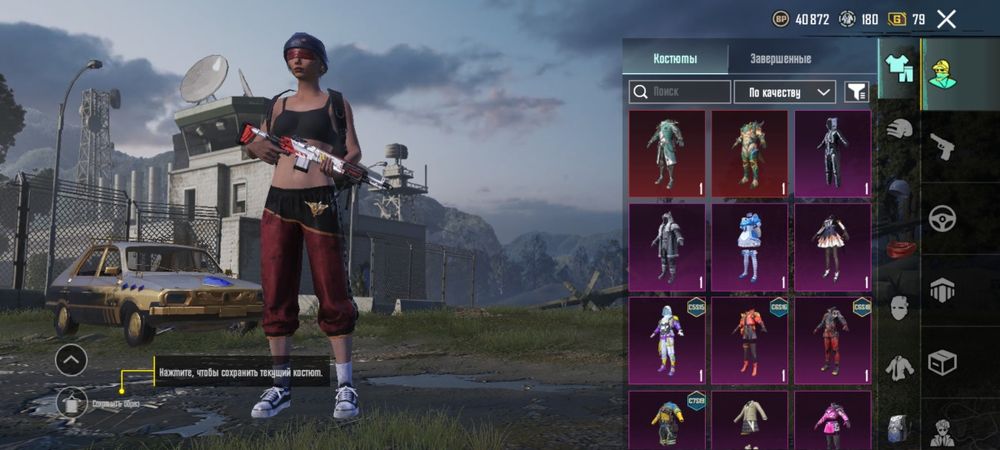Select the teal robed costume on red background

667,154
